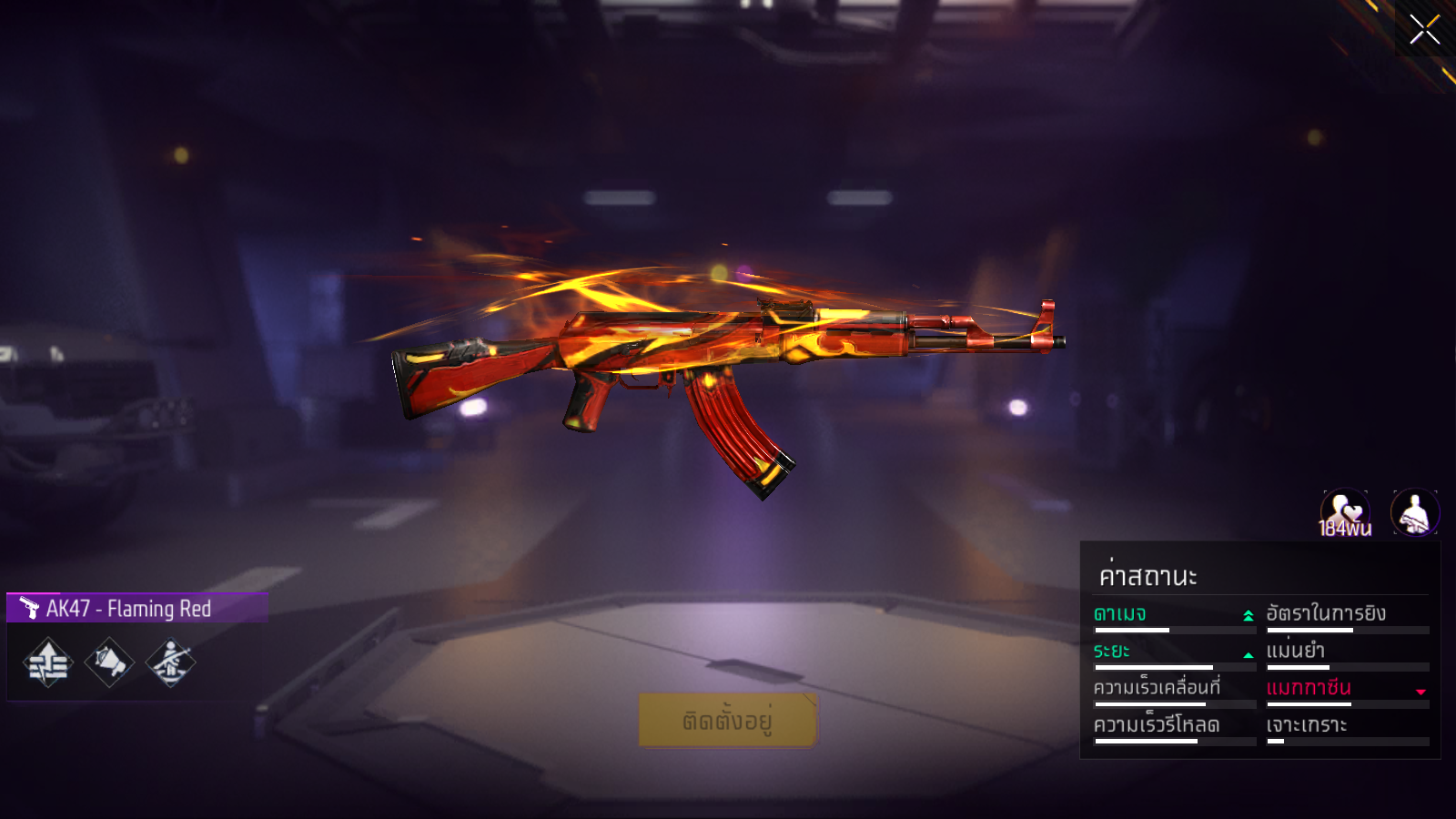This screenshot has height=819, width=1456.
Task: Select the upward arrow wall perk icon
Action: 48,662
